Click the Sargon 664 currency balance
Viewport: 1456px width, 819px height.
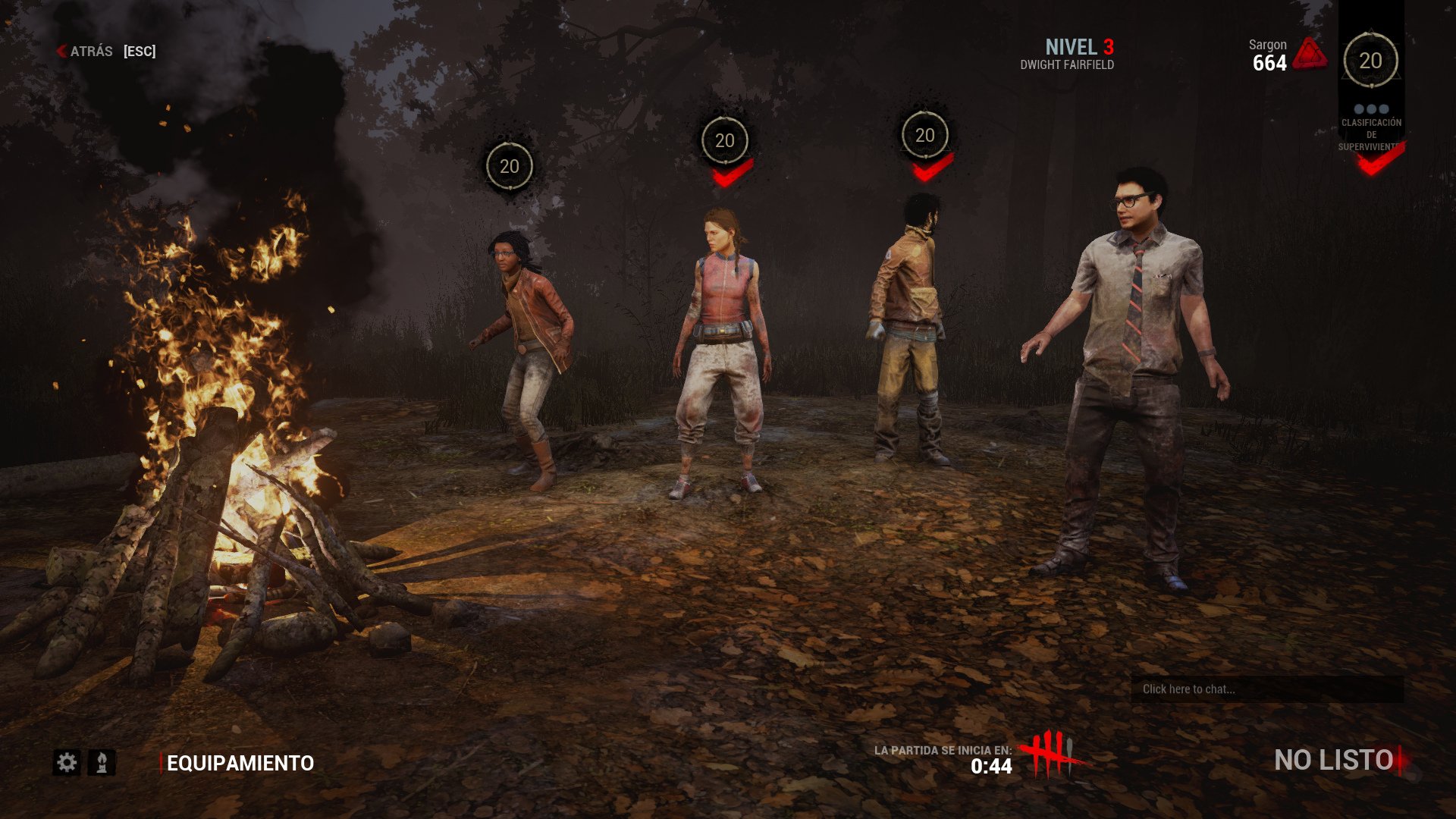click(x=1266, y=53)
